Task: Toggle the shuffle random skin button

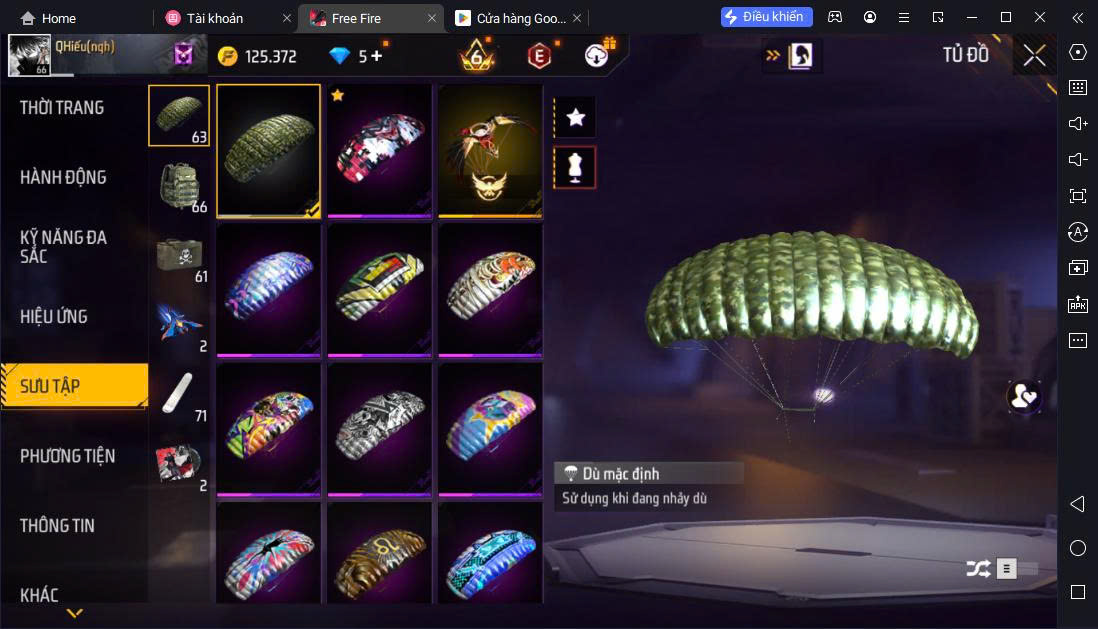Action: tap(978, 569)
